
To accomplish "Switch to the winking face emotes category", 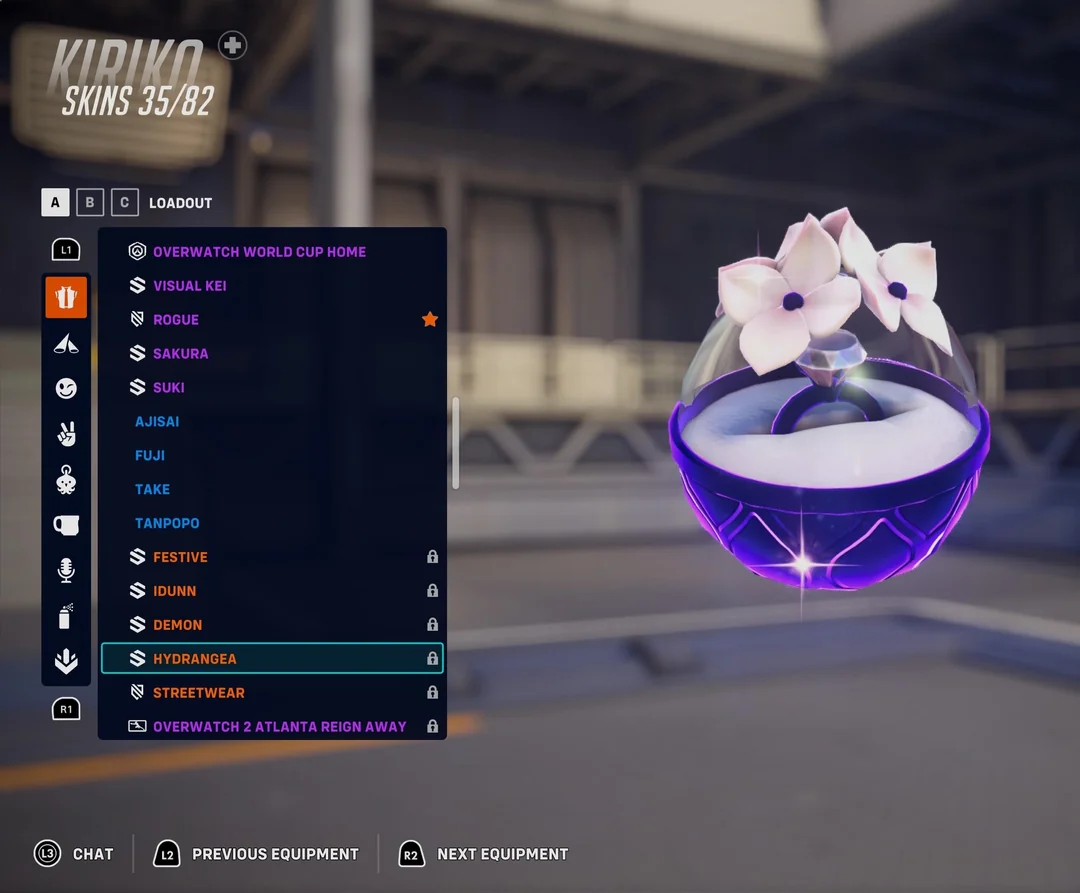I will tap(66, 388).
